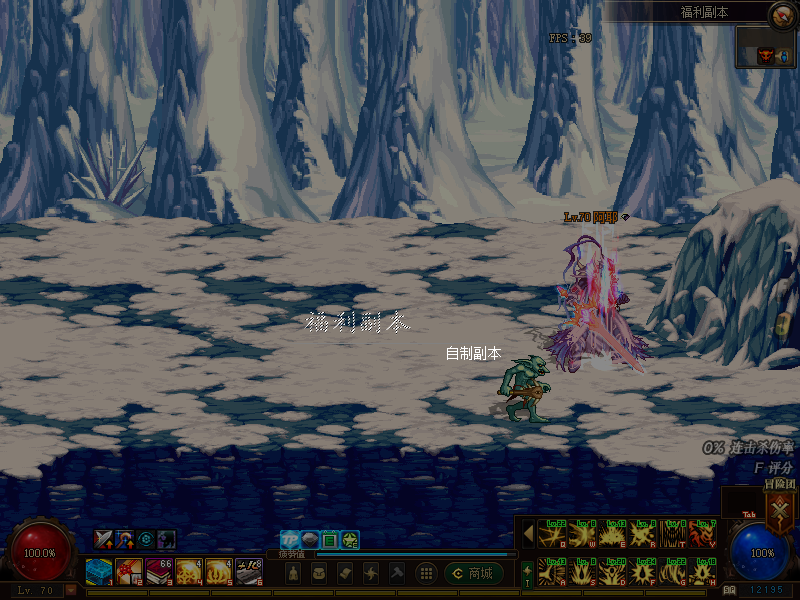Open the 商城 shop button

[474, 573]
